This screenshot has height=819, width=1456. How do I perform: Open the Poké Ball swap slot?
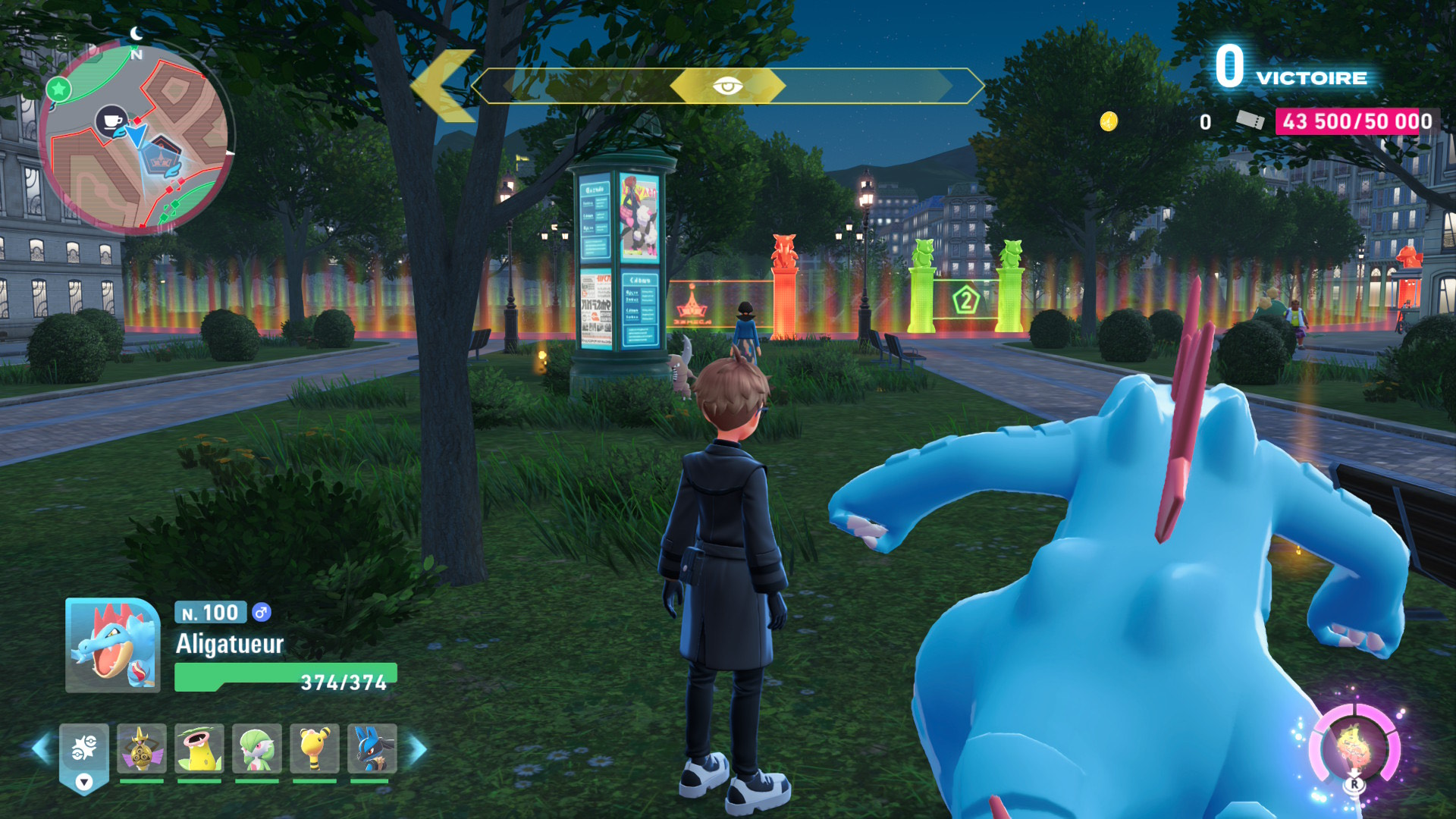(x=84, y=755)
